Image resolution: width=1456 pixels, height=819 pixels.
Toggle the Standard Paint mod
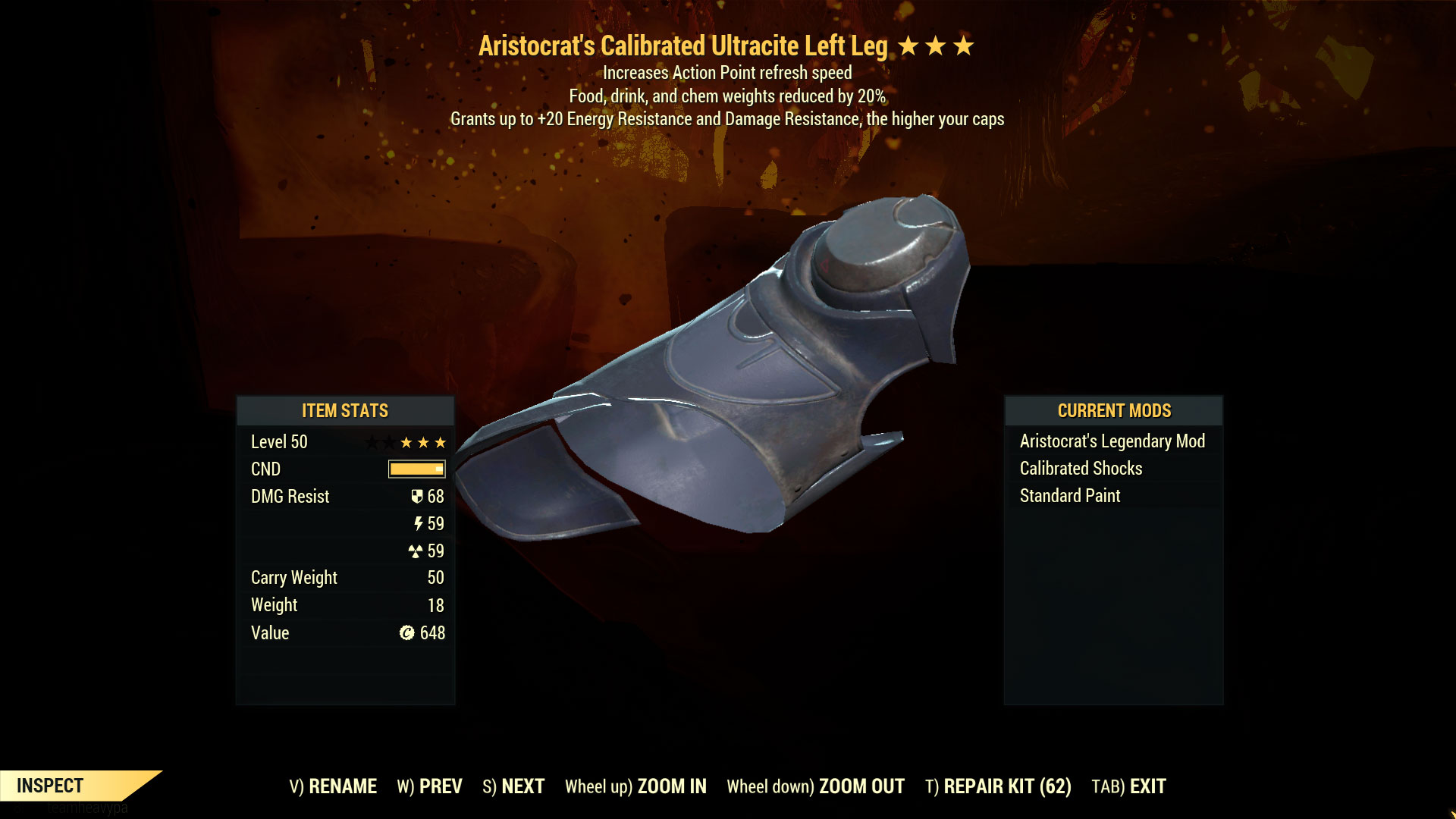coord(1070,495)
